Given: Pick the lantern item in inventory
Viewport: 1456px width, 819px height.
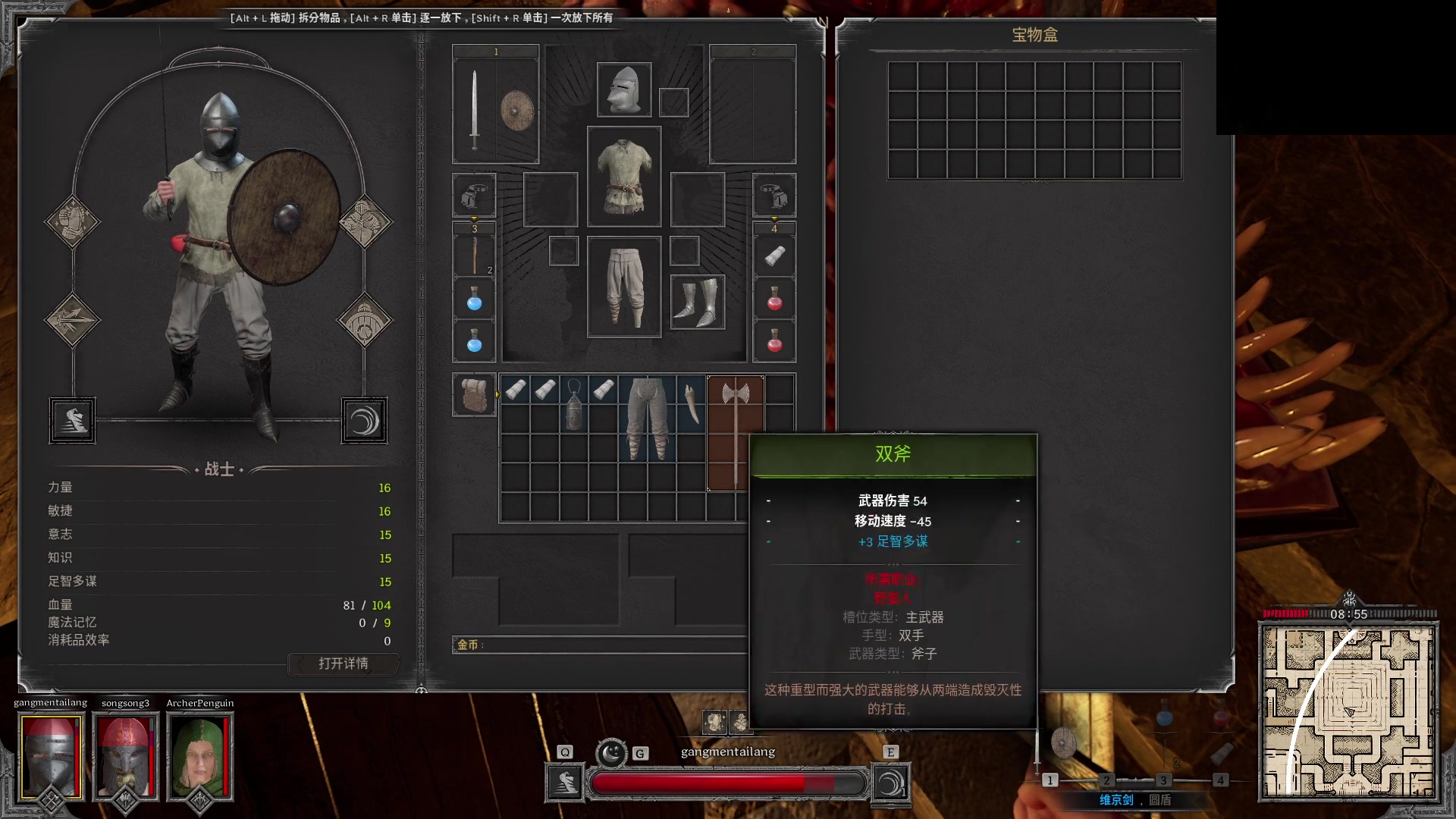Looking at the screenshot, I should 574,404.
